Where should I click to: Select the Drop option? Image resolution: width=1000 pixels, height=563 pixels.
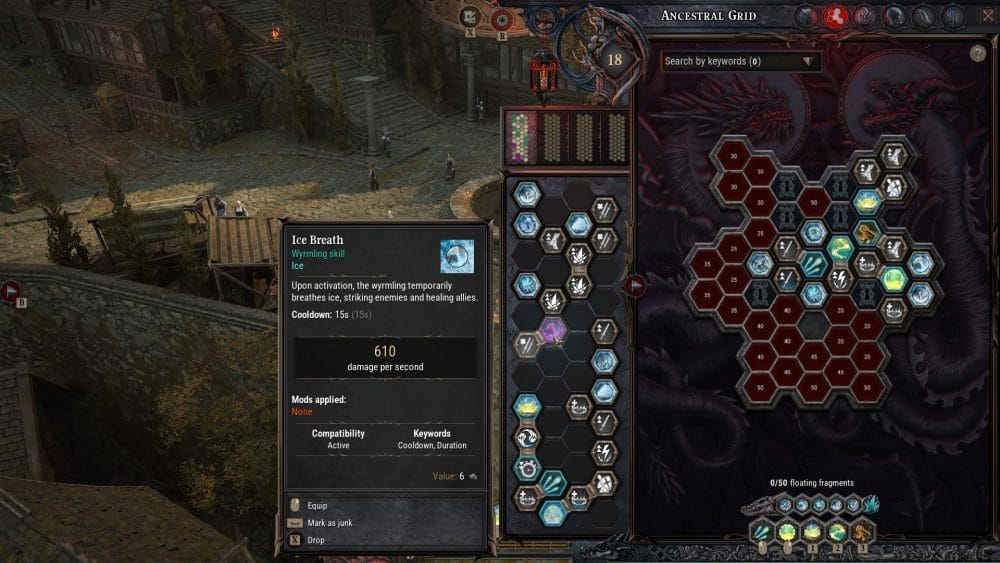(317, 540)
